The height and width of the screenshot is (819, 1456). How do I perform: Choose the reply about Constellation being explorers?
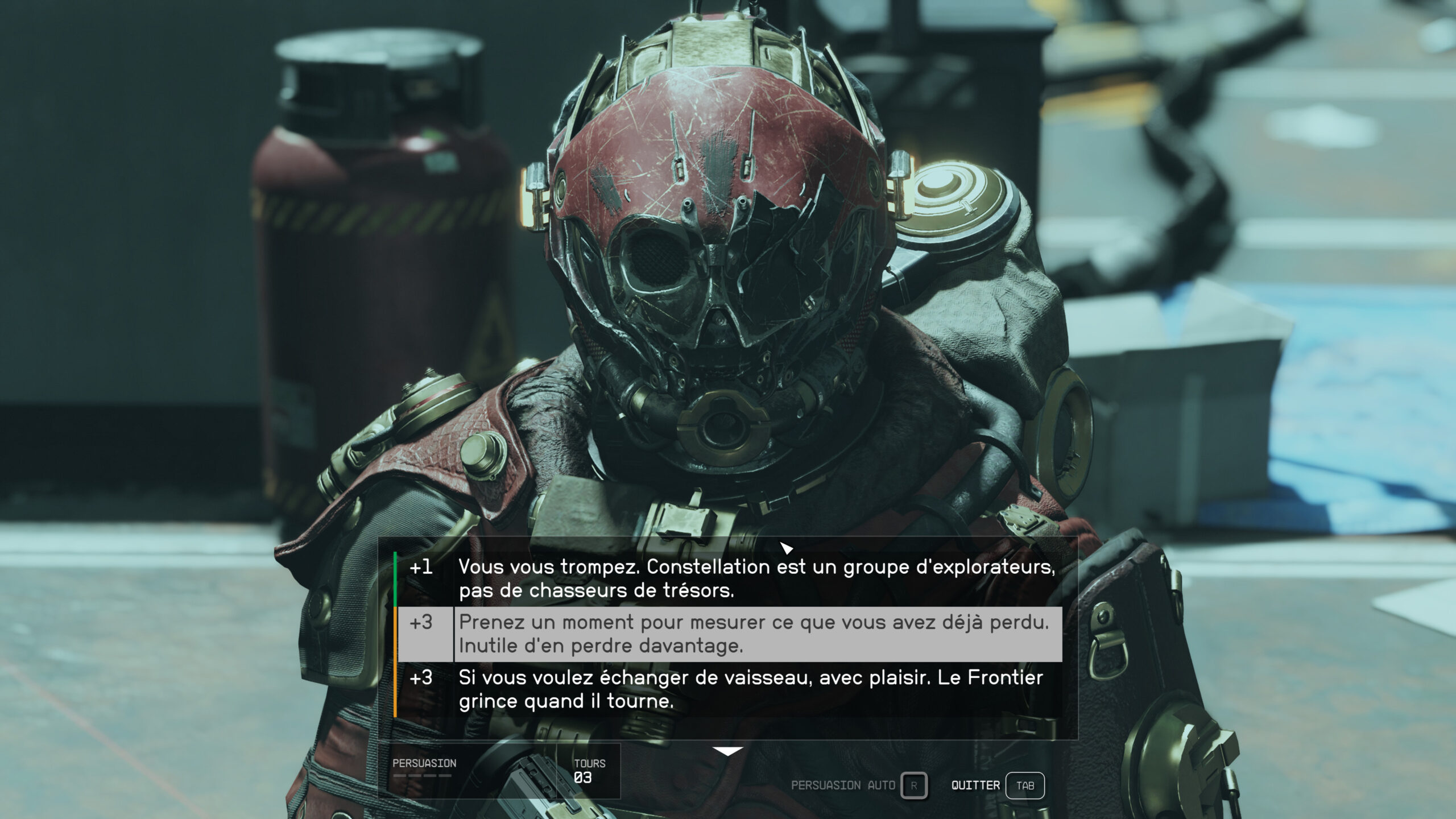[x=756, y=578]
